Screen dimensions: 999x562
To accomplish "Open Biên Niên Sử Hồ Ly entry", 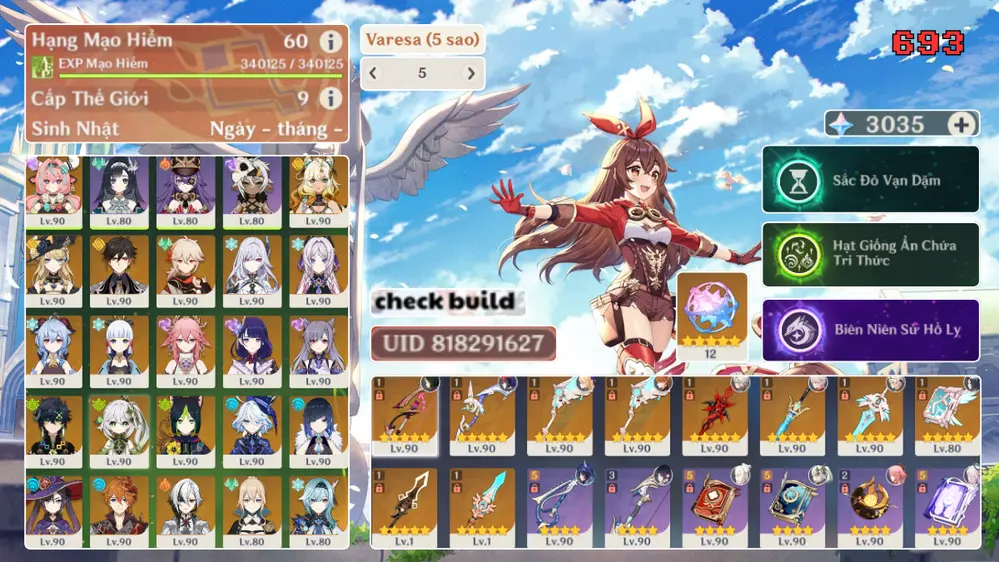I will point(870,329).
